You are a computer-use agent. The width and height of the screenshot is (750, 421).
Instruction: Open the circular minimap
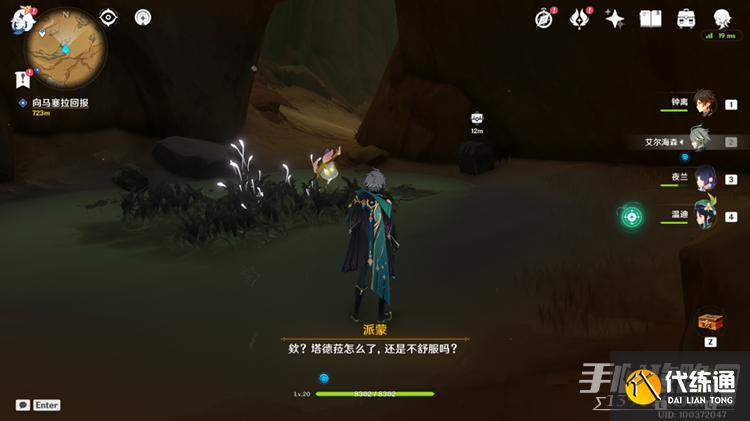[66, 46]
